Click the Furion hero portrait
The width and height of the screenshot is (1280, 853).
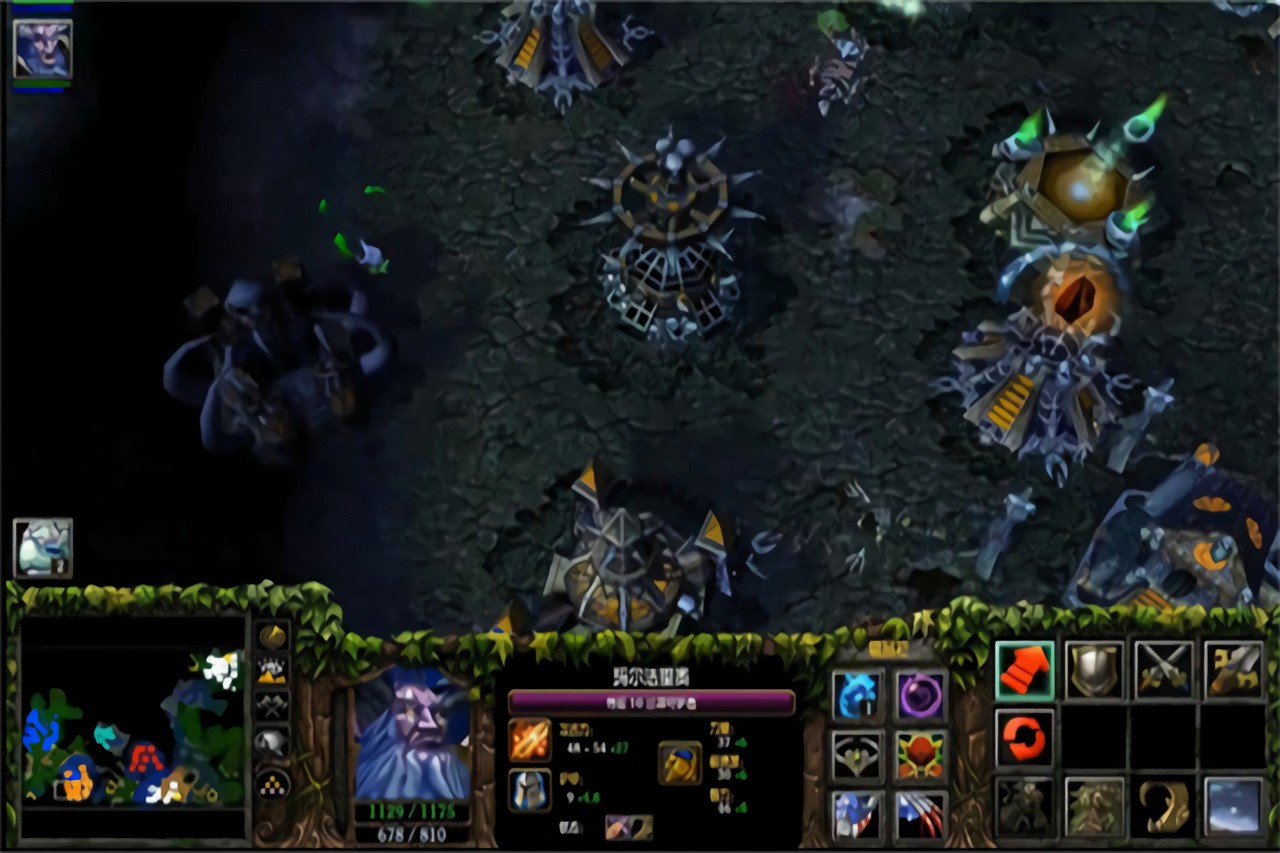click(413, 735)
